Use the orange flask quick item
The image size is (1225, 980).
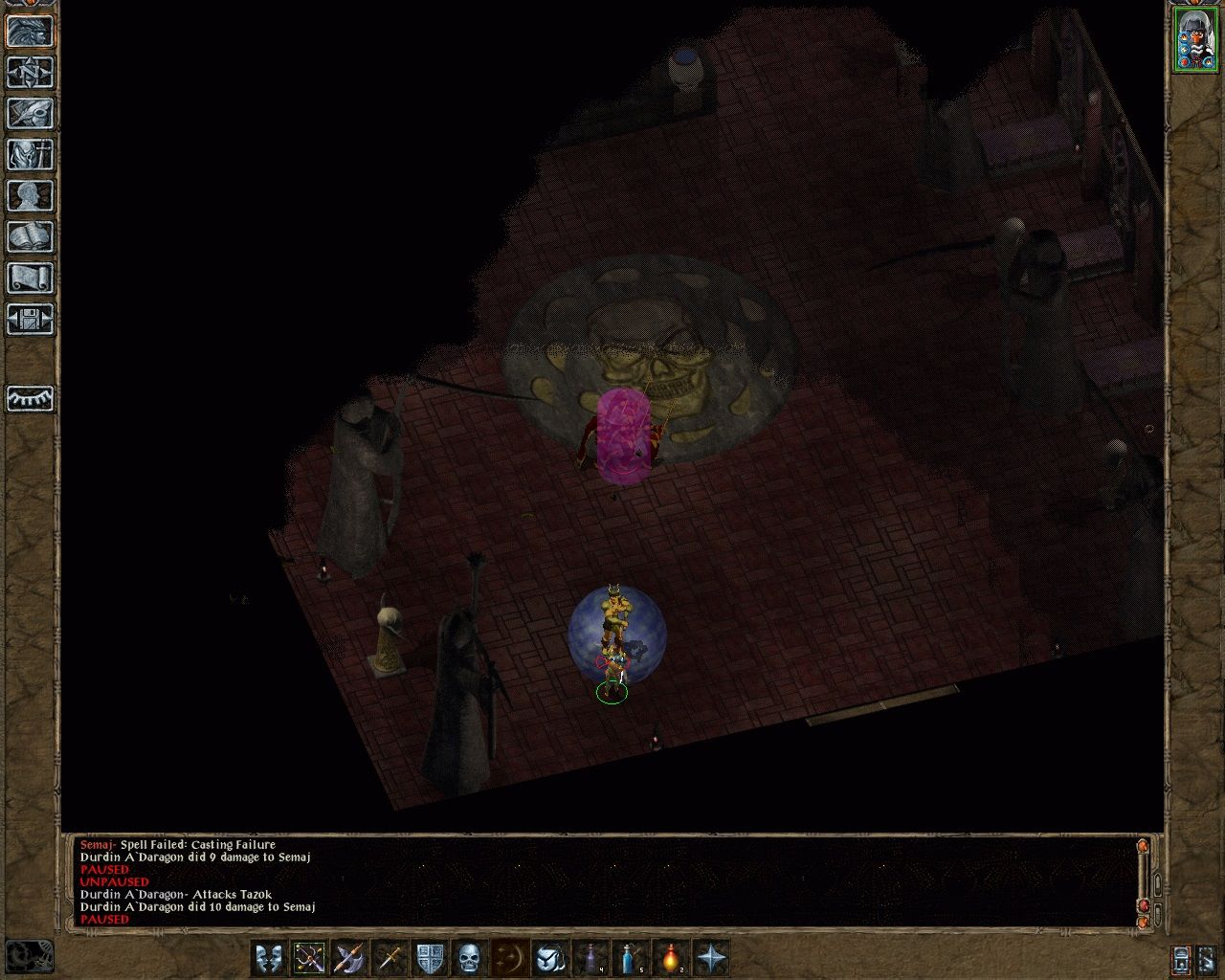pyautogui.click(x=671, y=957)
